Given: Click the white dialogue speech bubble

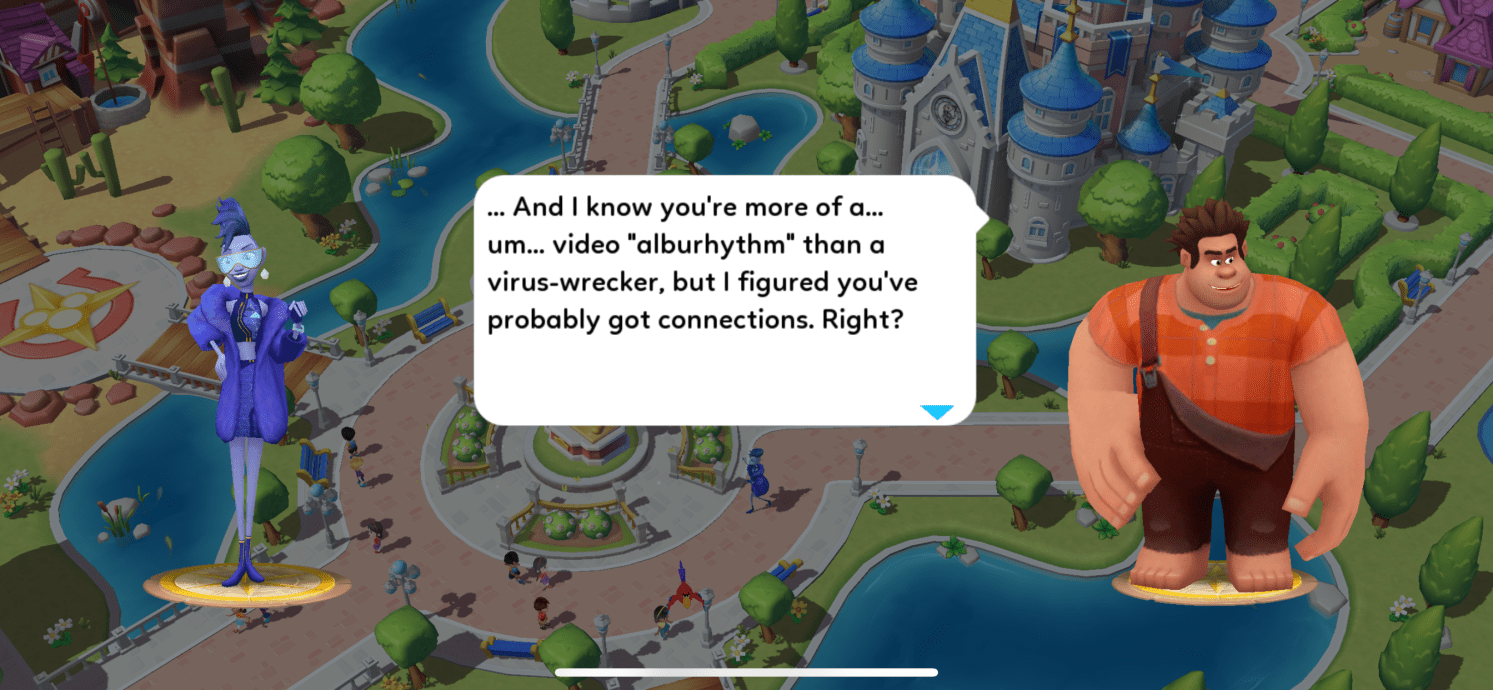Looking at the screenshot, I should coord(724,300).
